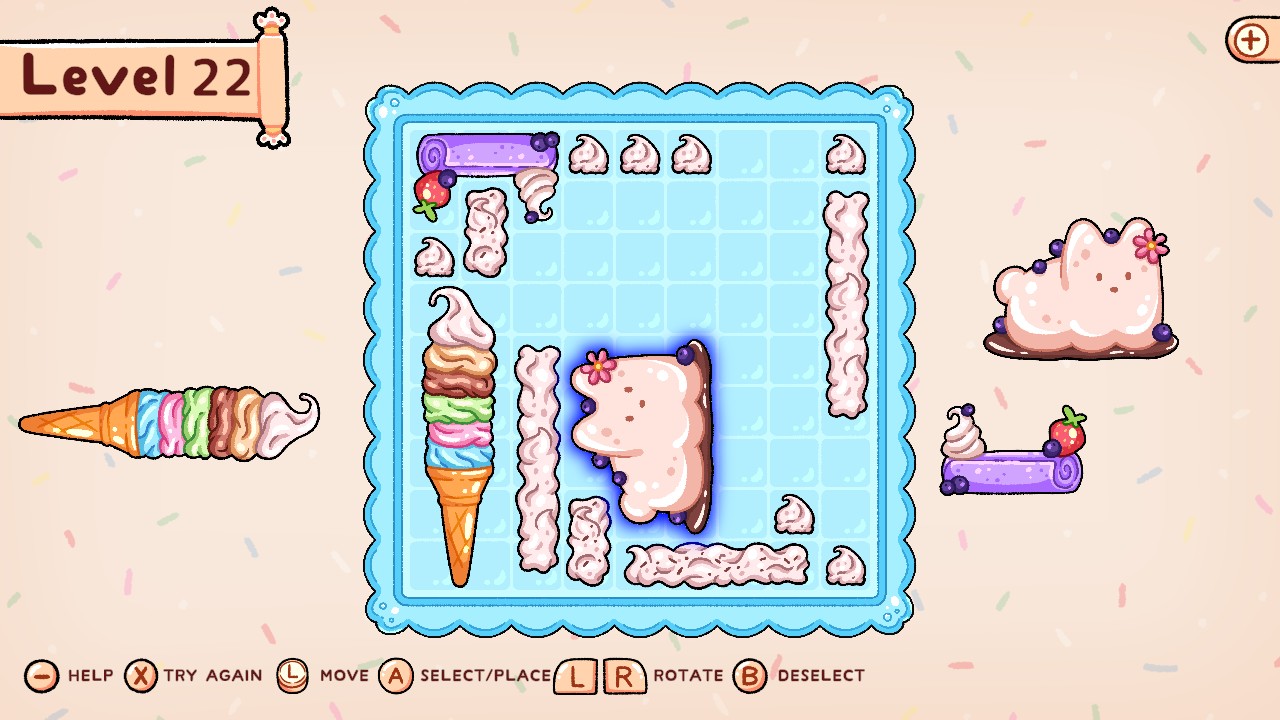Click the A Select/Place button icon
The width and height of the screenshot is (1280, 720).
tap(398, 676)
